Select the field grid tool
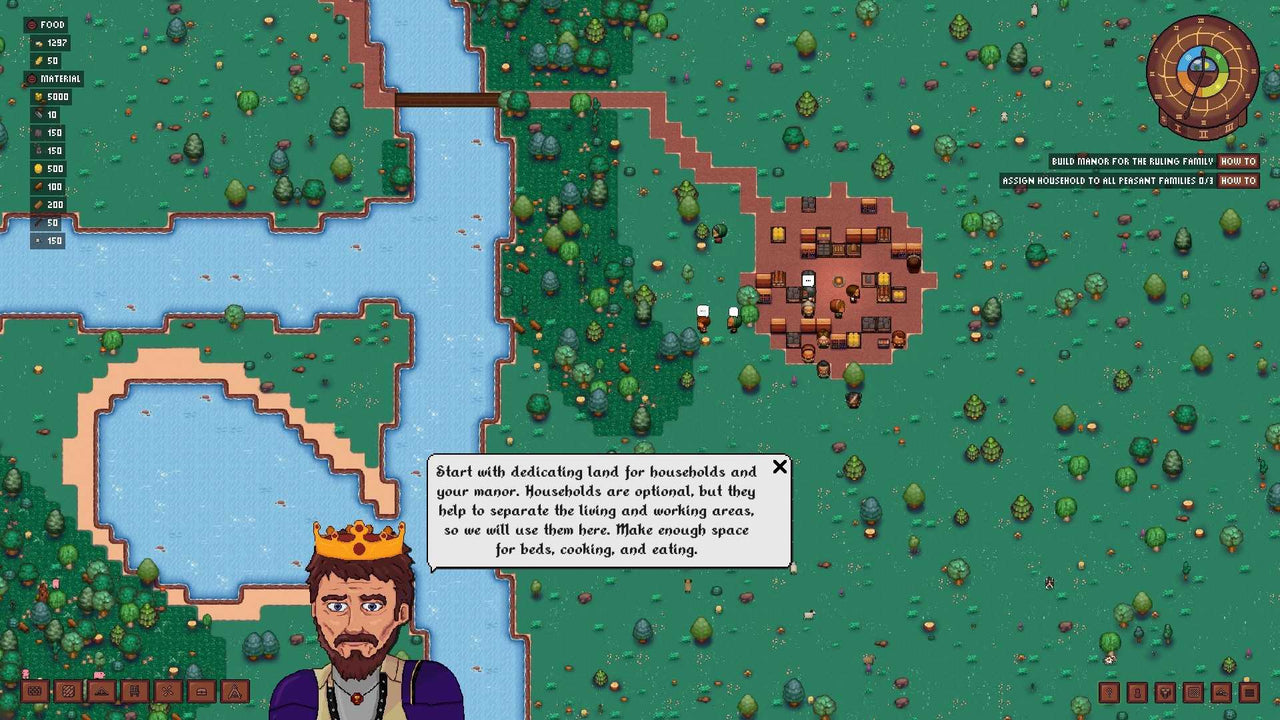The image size is (1280, 720). (x=1195, y=692)
